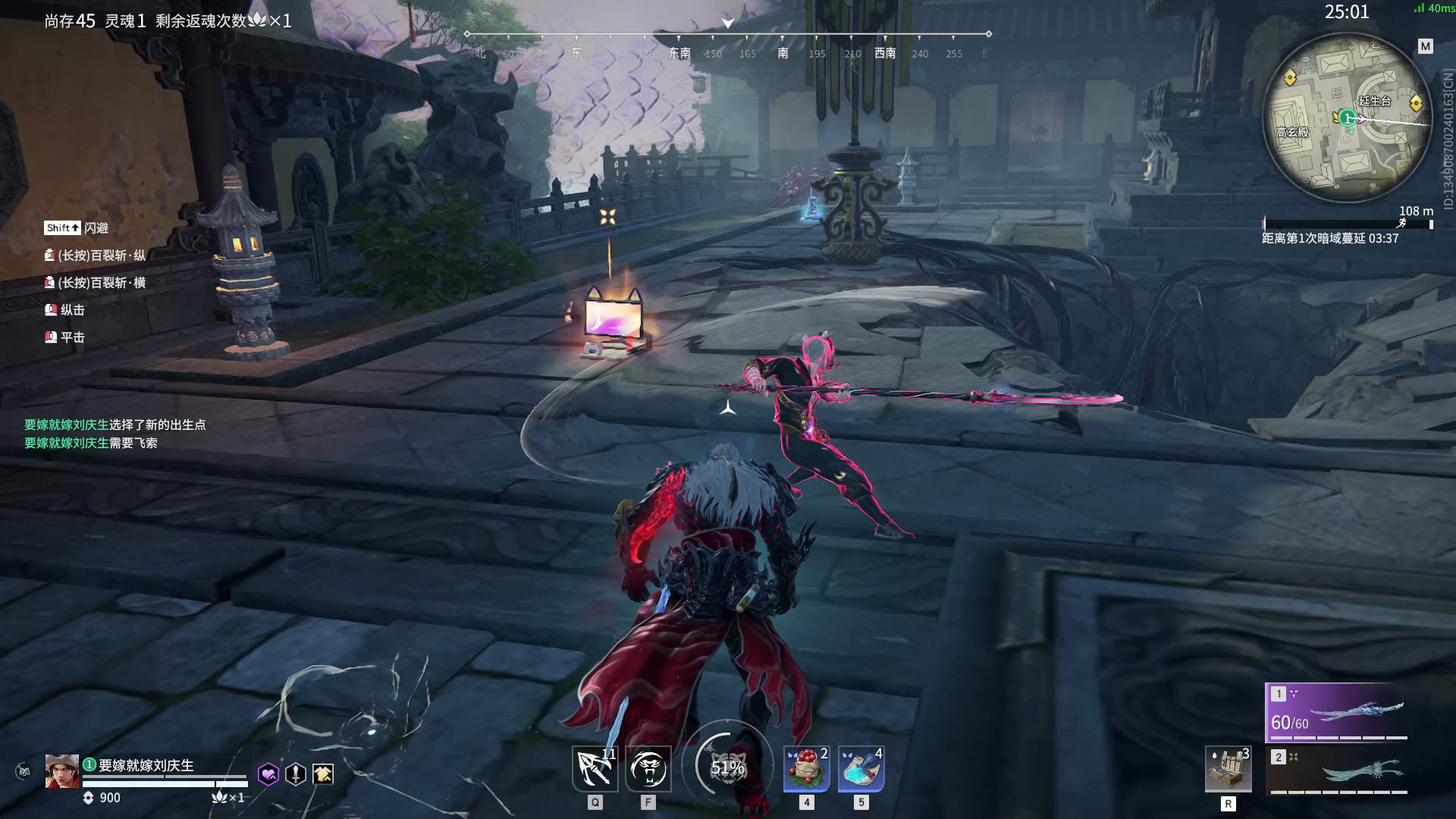The image size is (1456, 819).
Task: Inspect the purple heart buff icon
Action: coord(268,773)
